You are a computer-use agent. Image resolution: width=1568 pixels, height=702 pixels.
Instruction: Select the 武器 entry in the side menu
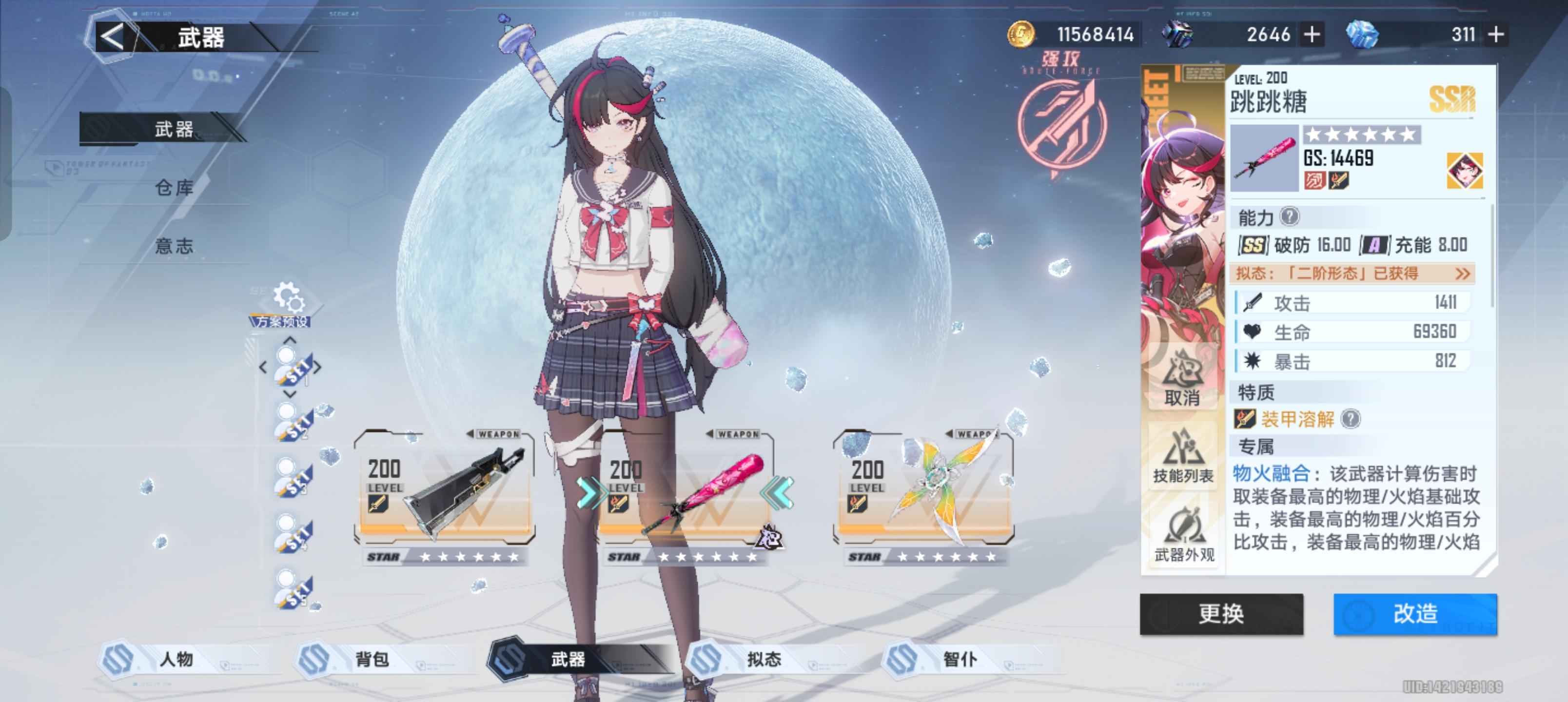(174, 129)
